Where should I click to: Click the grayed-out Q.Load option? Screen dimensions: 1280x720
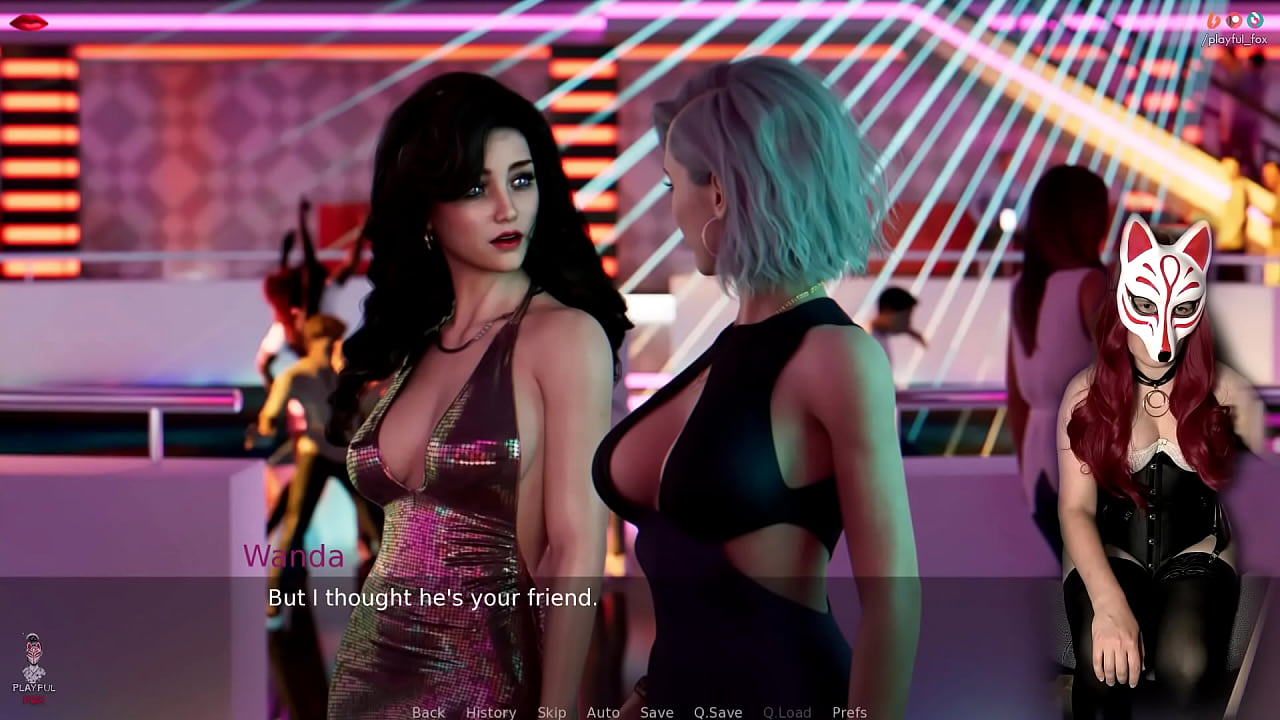point(786,712)
